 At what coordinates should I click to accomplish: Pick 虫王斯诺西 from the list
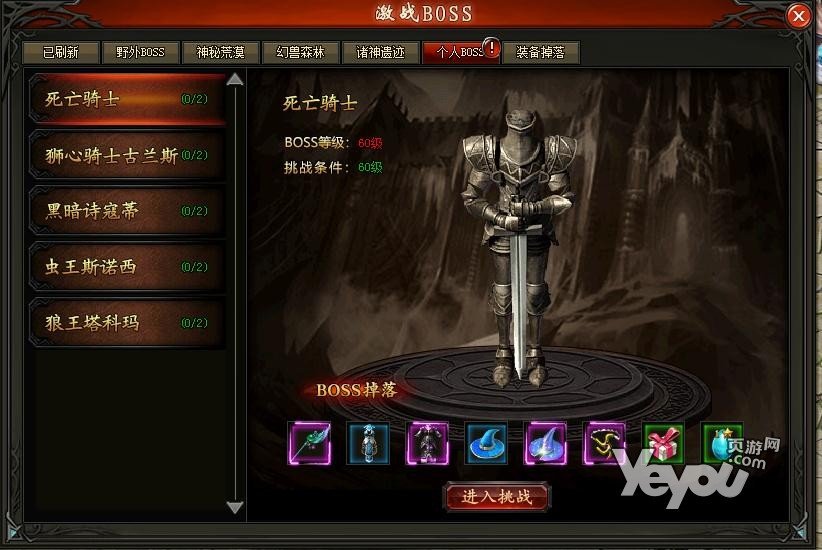click(127, 267)
